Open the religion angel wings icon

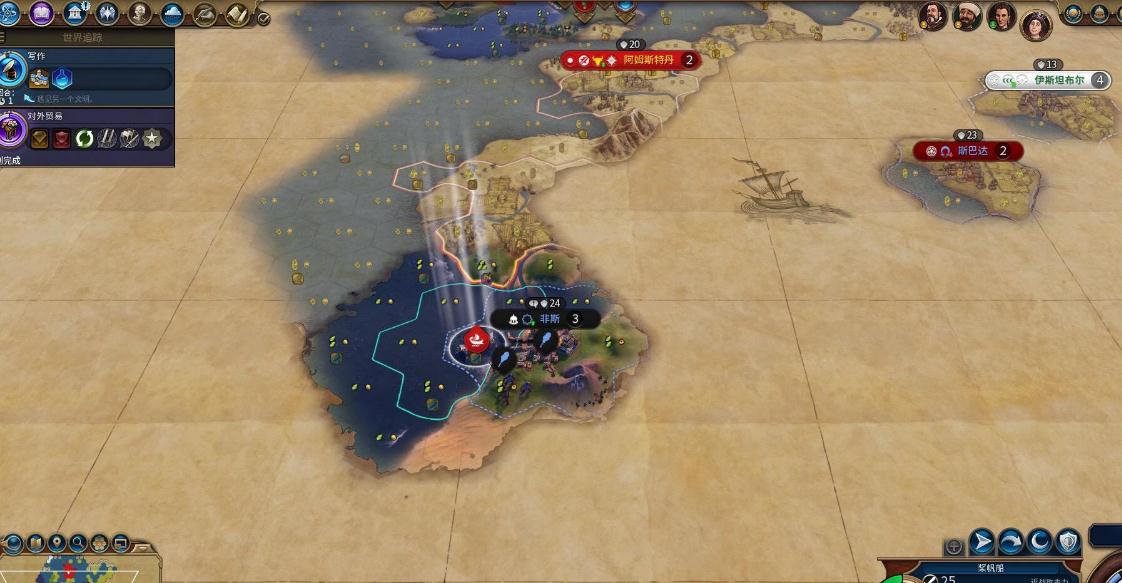107,13
